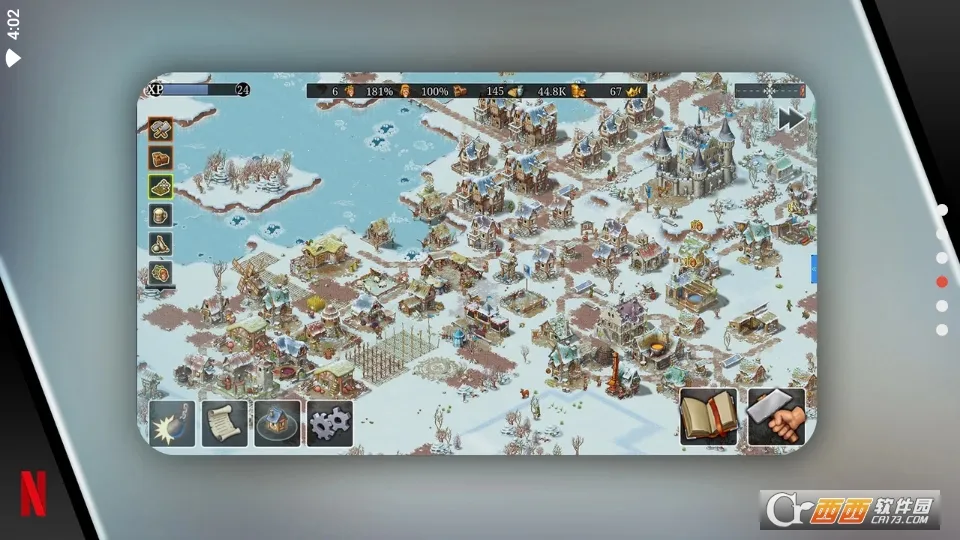The image size is (960, 540).
Task: Open the beer mug category
Action: click(160, 215)
